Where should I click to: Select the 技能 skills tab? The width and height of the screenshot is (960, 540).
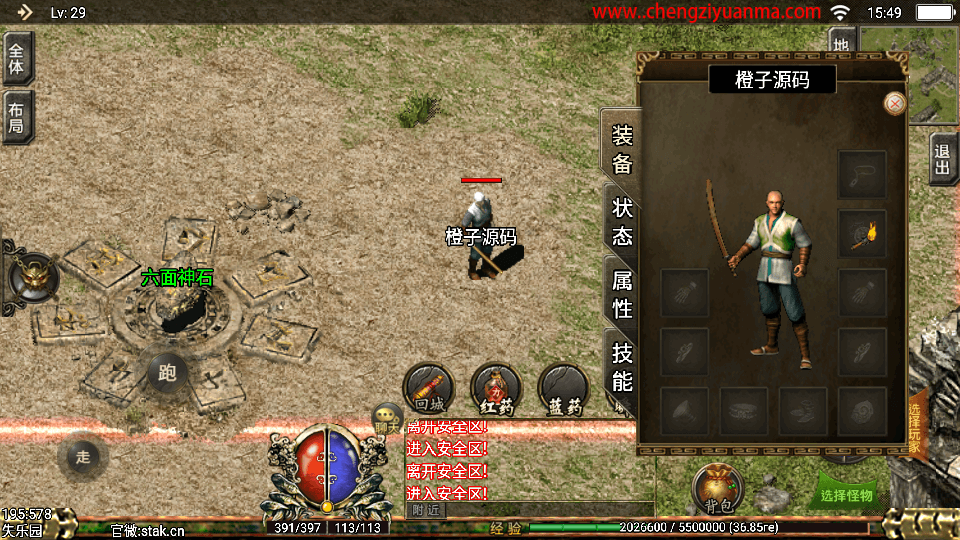pos(622,366)
